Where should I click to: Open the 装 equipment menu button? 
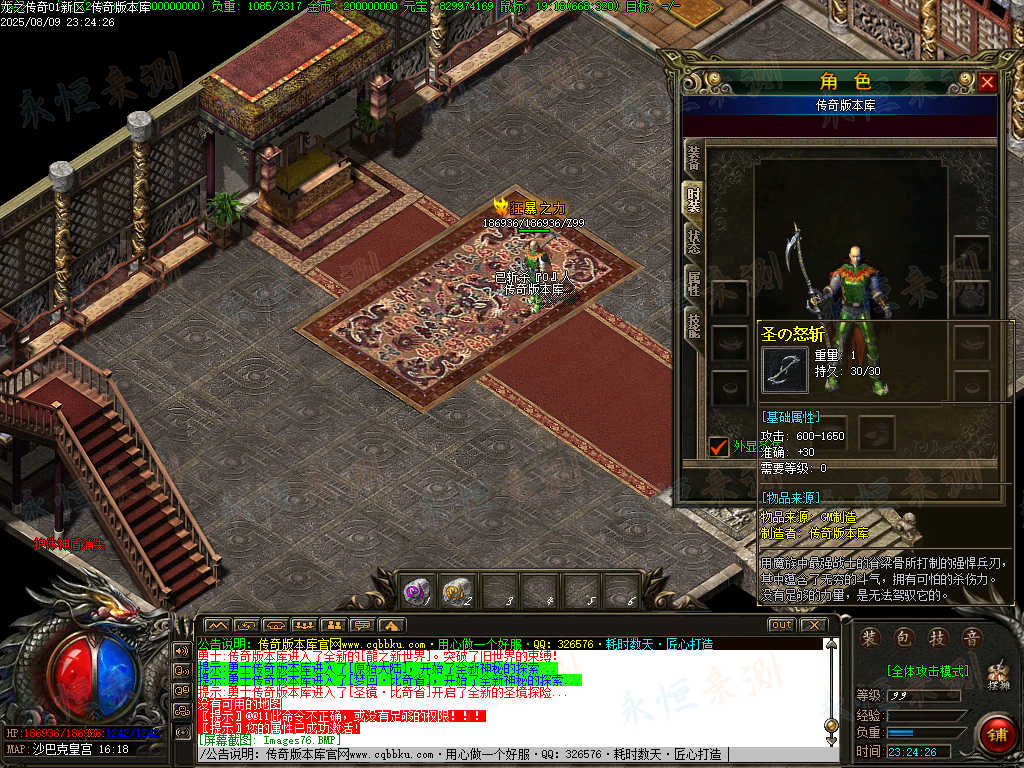[871, 638]
